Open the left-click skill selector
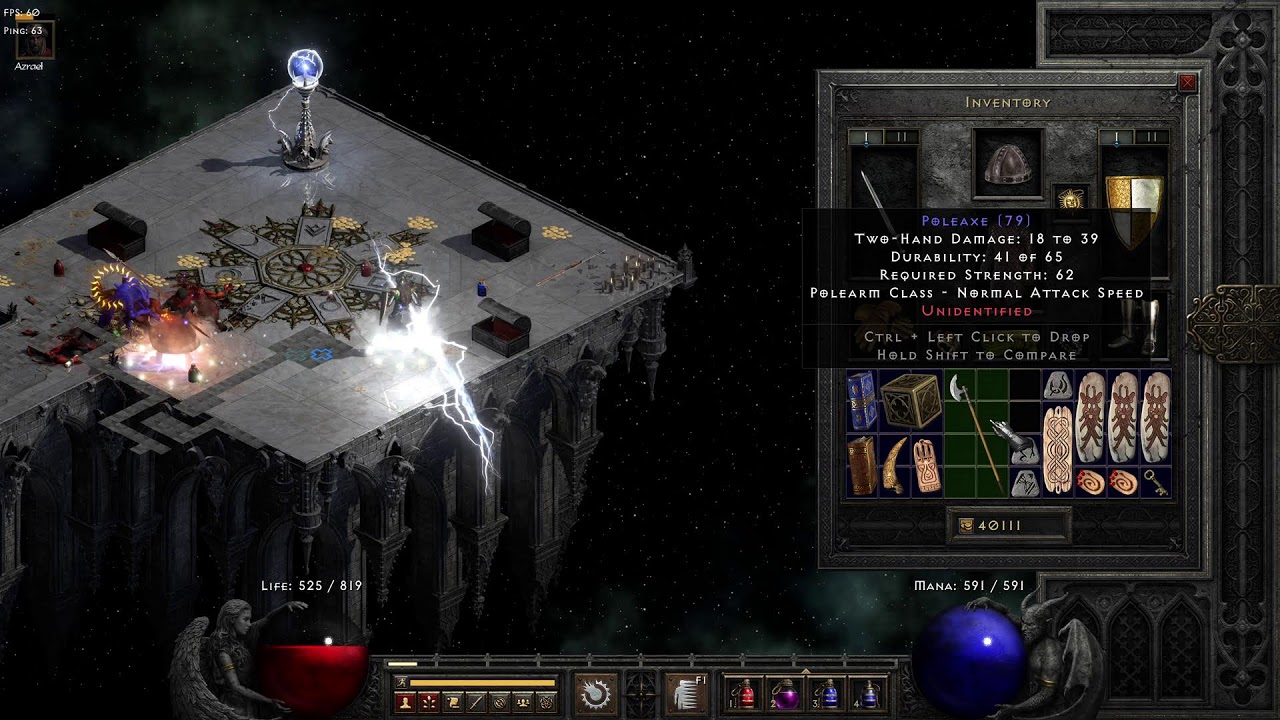Viewport: 1280px width, 720px height. point(595,693)
